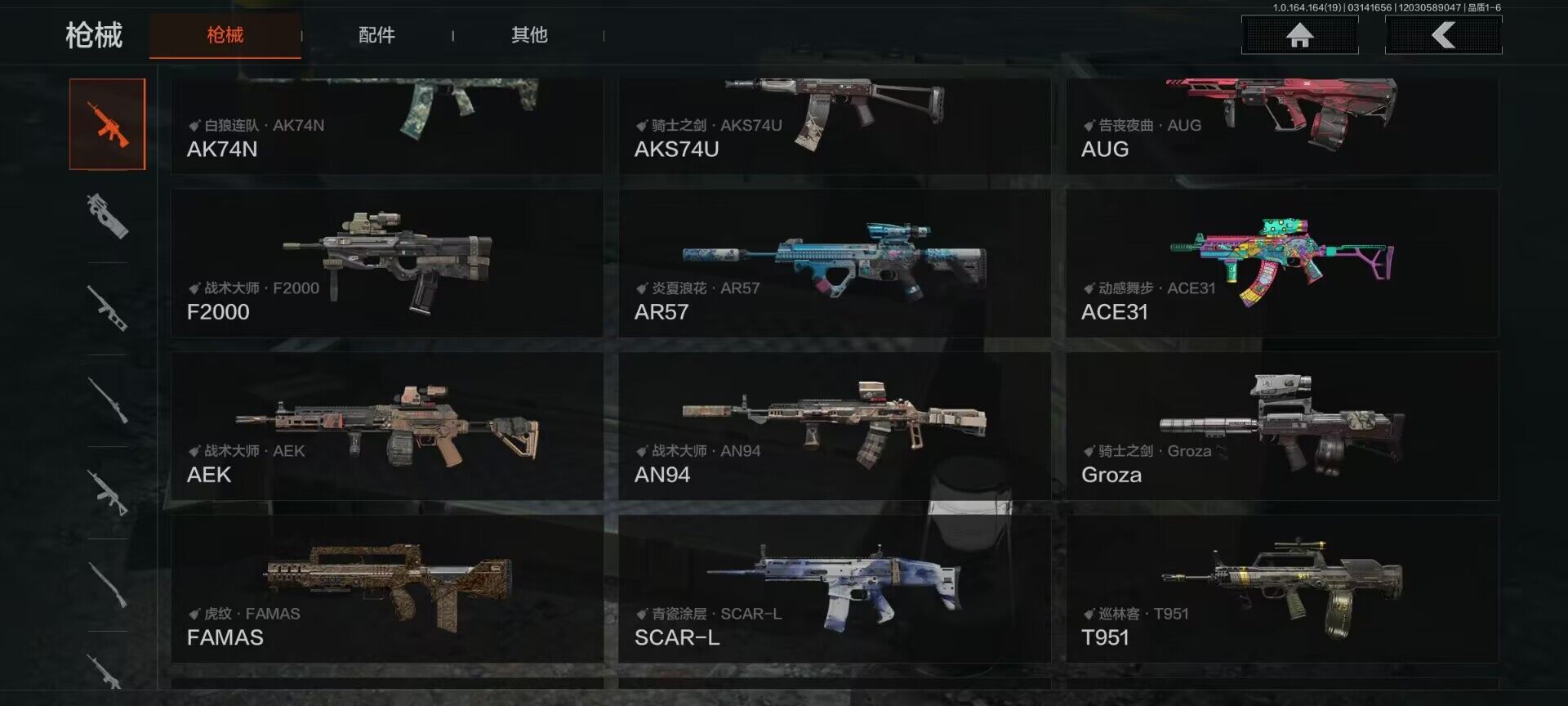Image resolution: width=1568 pixels, height=706 pixels.
Task: Select the blue AR57 weapon card
Action: [x=834, y=263]
